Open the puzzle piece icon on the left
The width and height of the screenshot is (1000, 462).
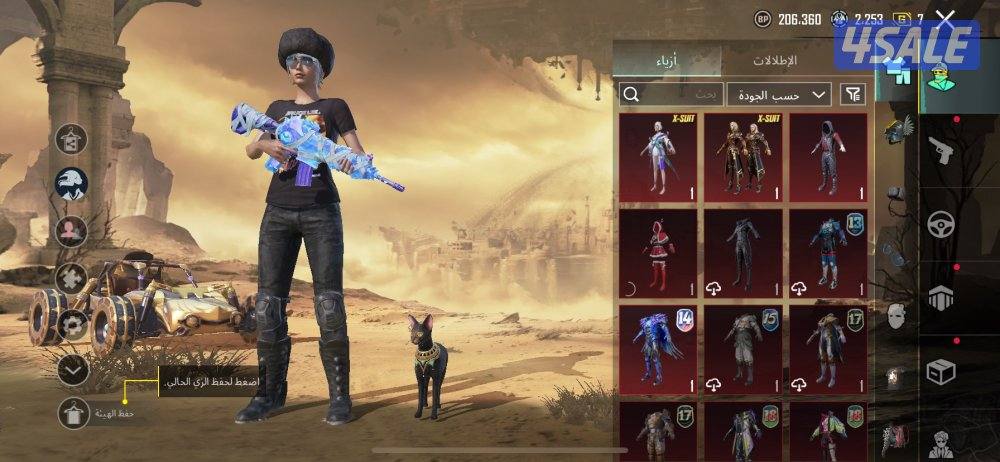pyautogui.click(x=72, y=278)
